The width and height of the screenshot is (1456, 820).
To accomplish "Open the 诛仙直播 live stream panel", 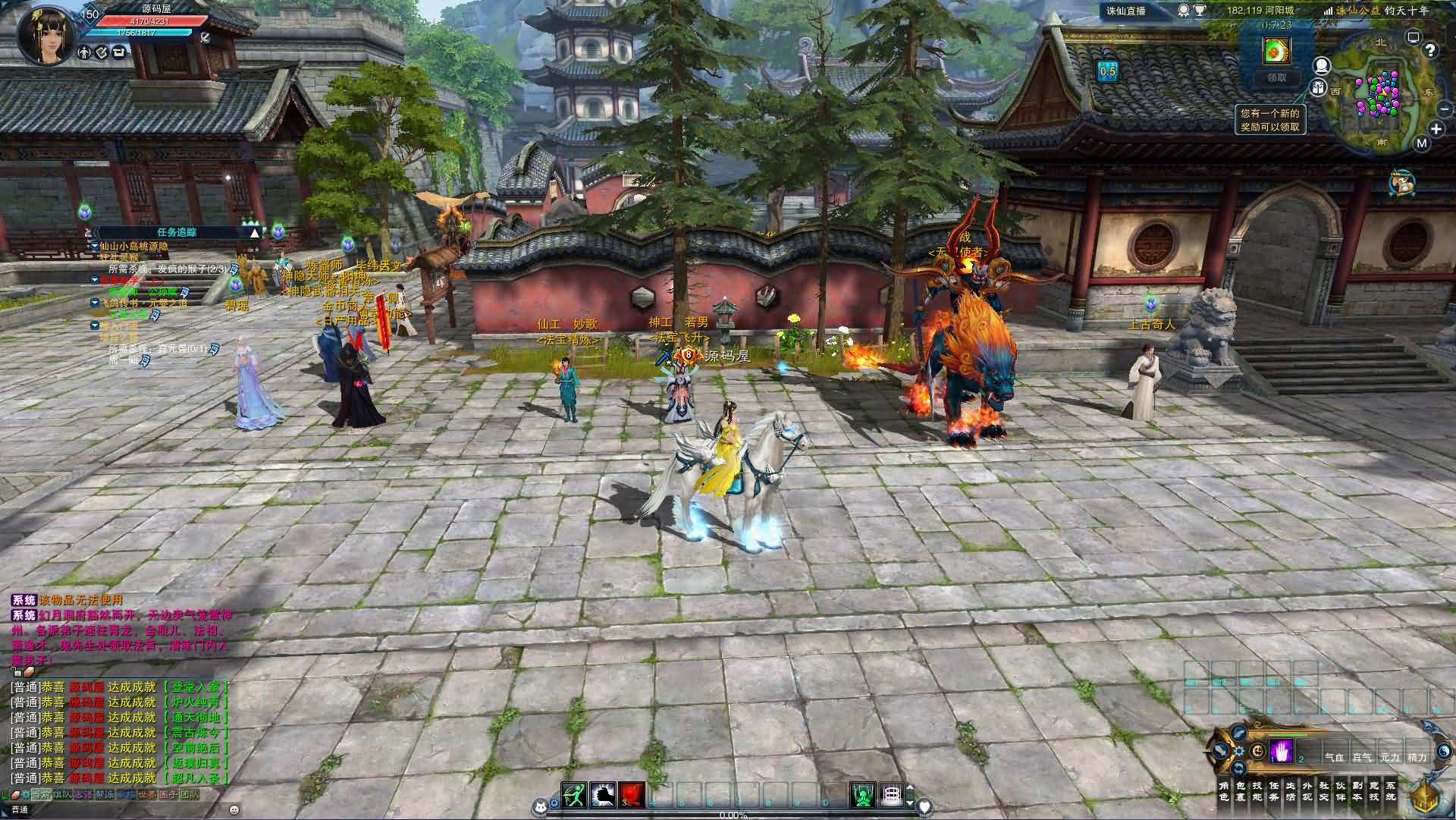I will [x=1125, y=11].
